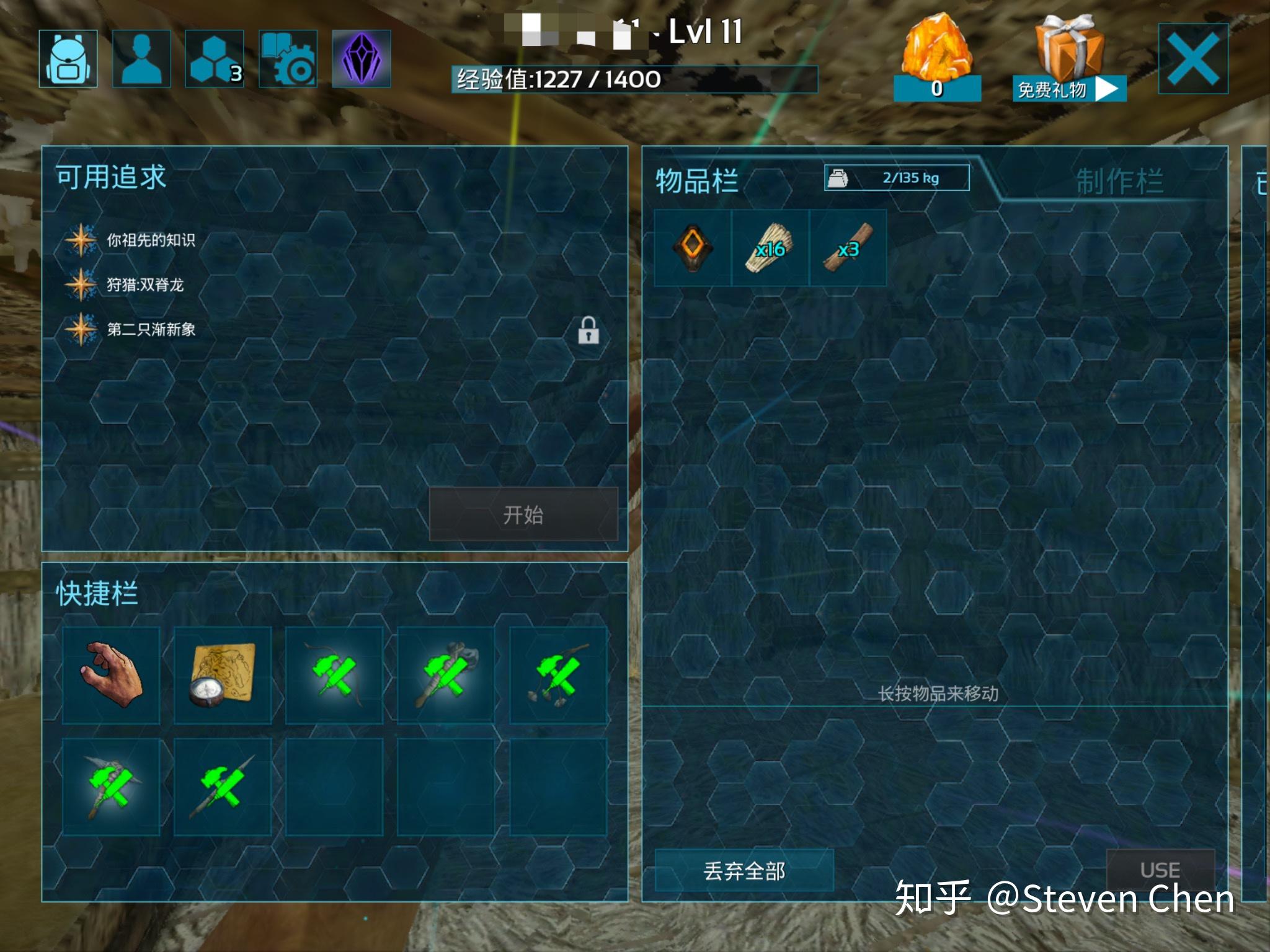This screenshot has height=952, width=1270.
Task: Select the orange implant item slot
Action: click(693, 248)
